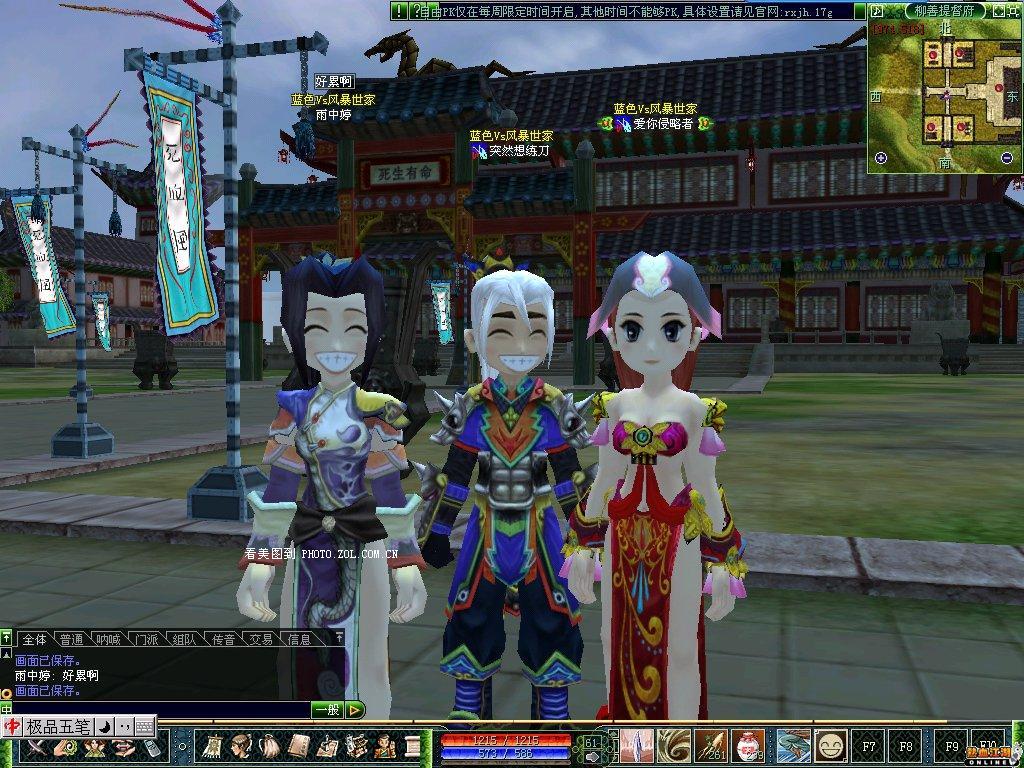This screenshot has width=1024, height=768.
Task: Open the 一般 chat mode selector
Action: pyautogui.click(x=327, y=709)
